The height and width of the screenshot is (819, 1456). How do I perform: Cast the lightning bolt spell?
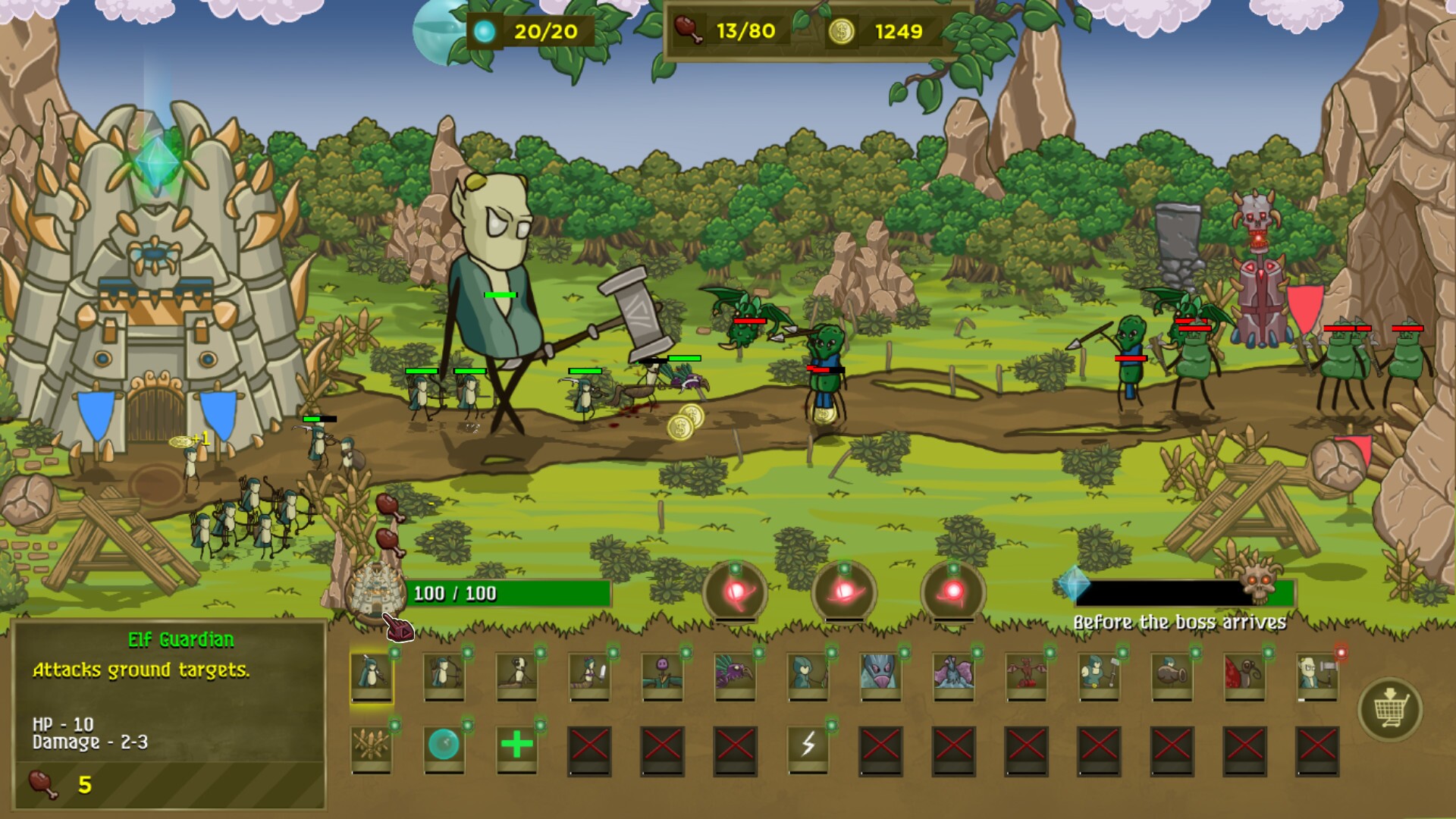[808, 747]
